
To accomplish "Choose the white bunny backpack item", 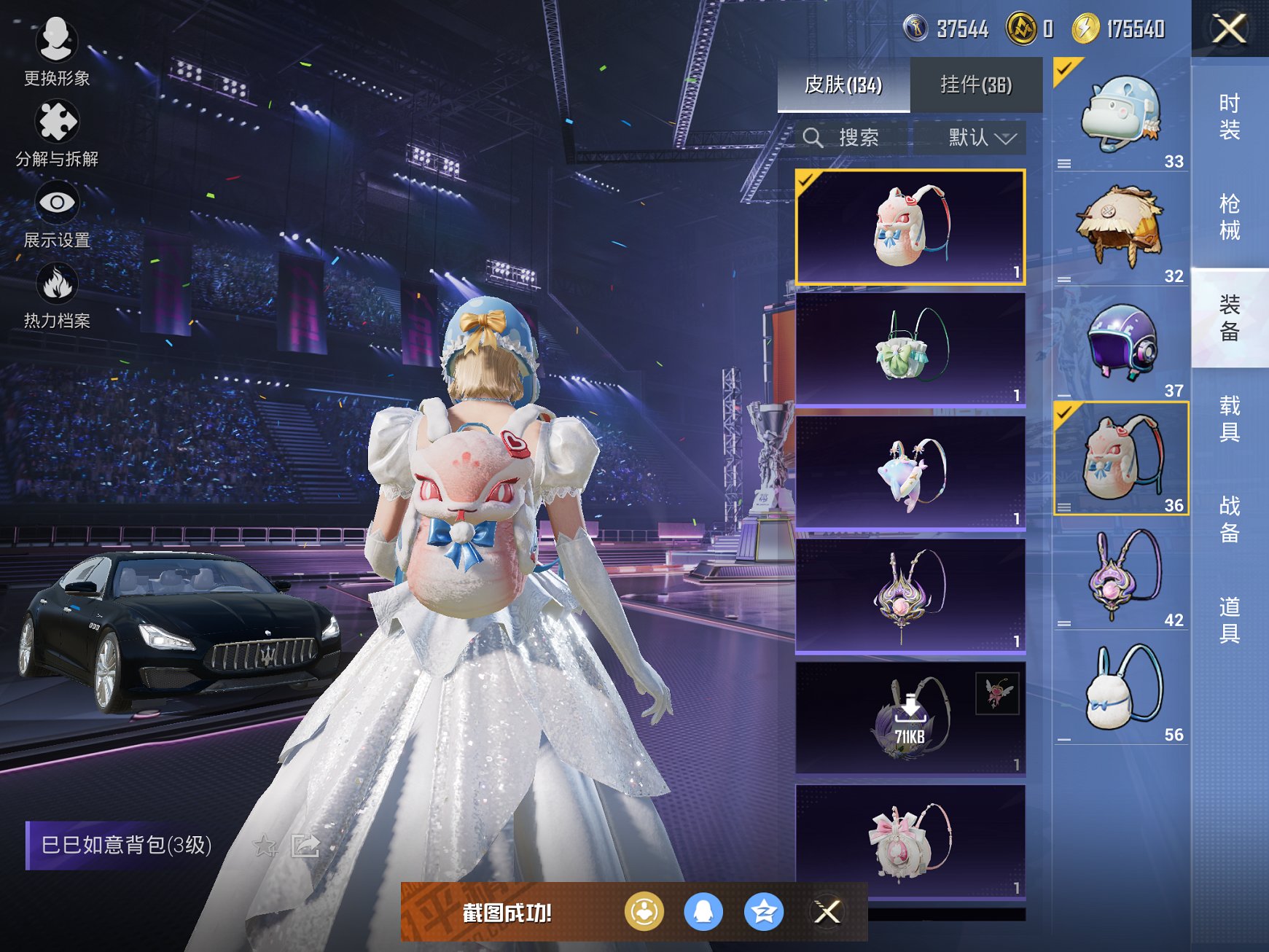I will [1120, 687].
